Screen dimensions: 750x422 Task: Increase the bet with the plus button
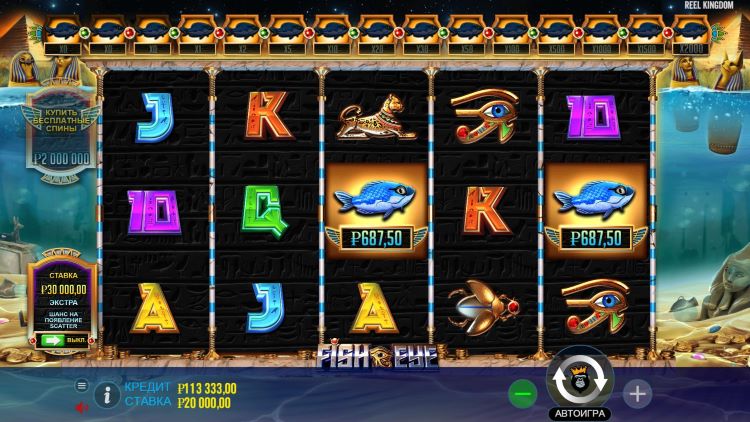(x=637, y=393)
